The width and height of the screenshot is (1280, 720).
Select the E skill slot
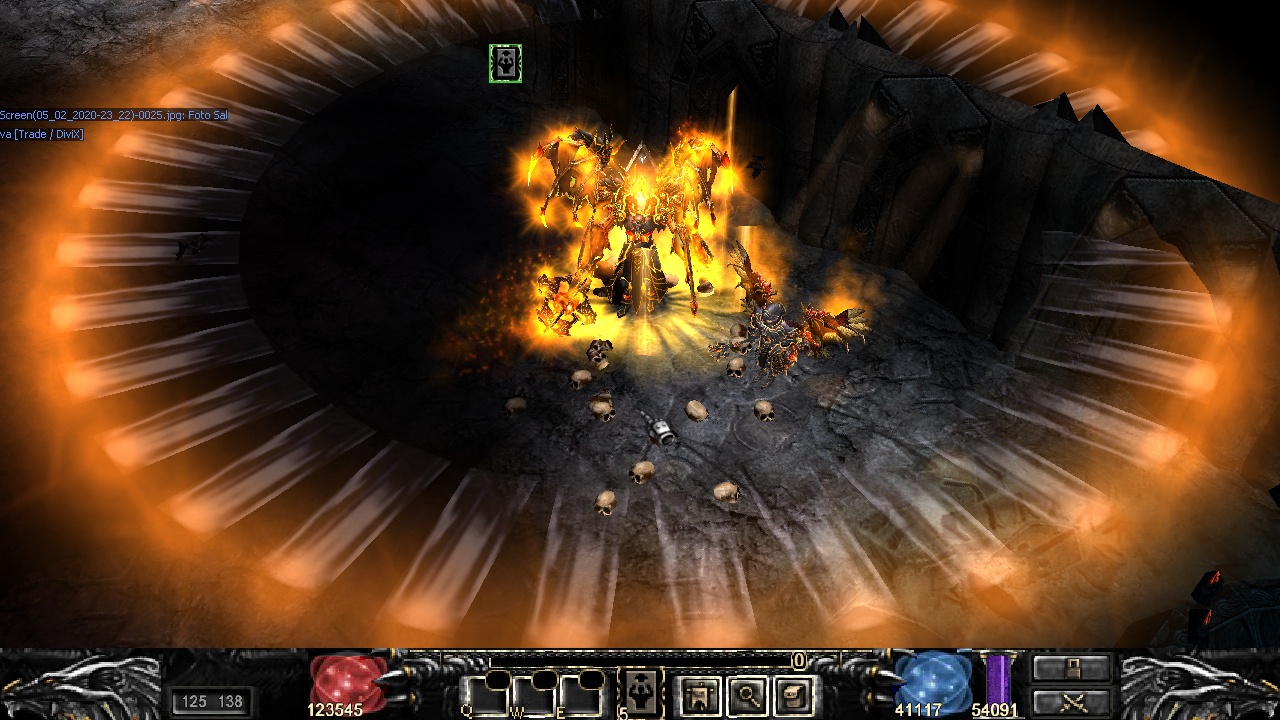click(580, 694)
